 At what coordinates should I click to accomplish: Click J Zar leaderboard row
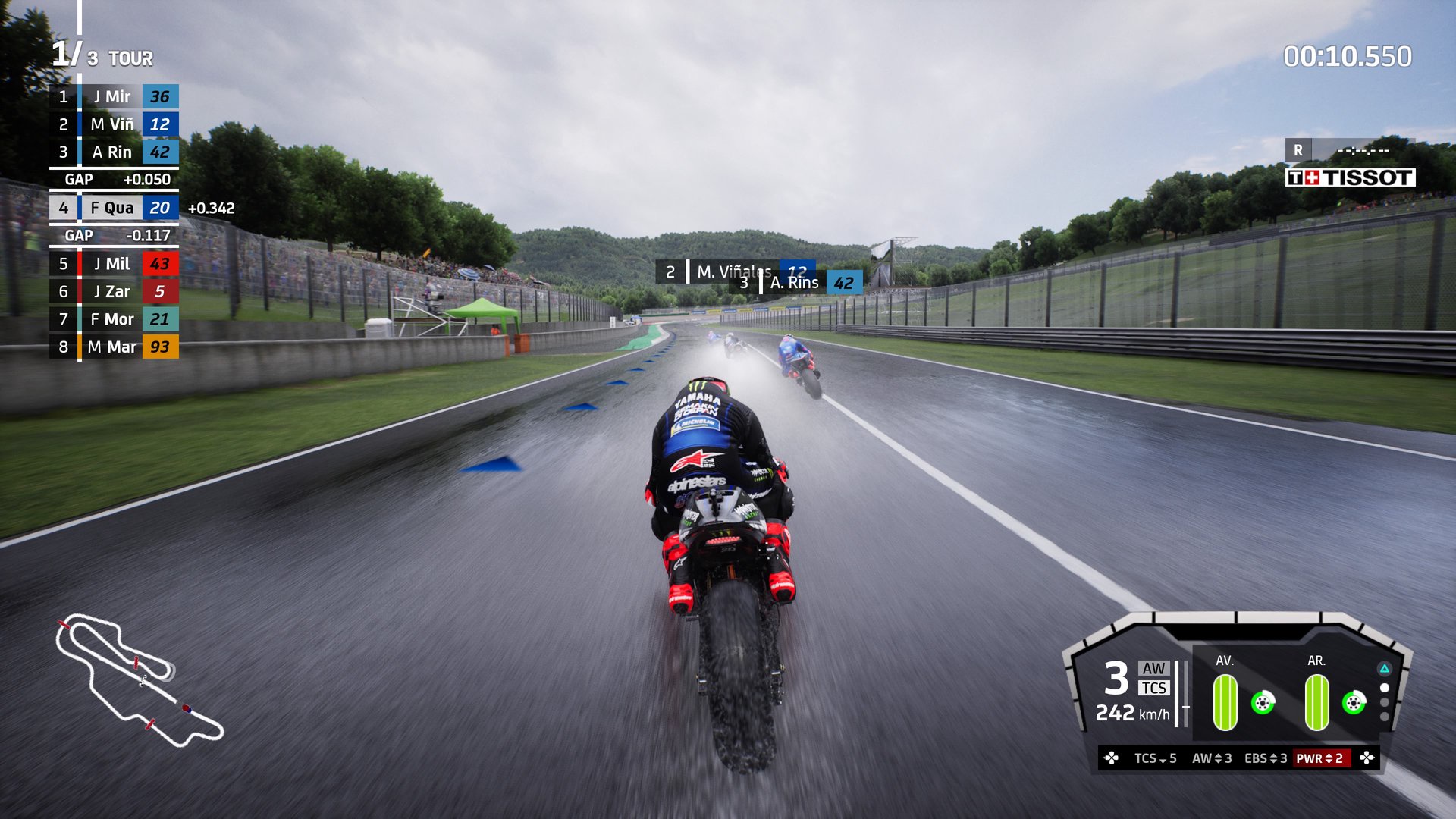pyautogui.click(x=114, y=291)
